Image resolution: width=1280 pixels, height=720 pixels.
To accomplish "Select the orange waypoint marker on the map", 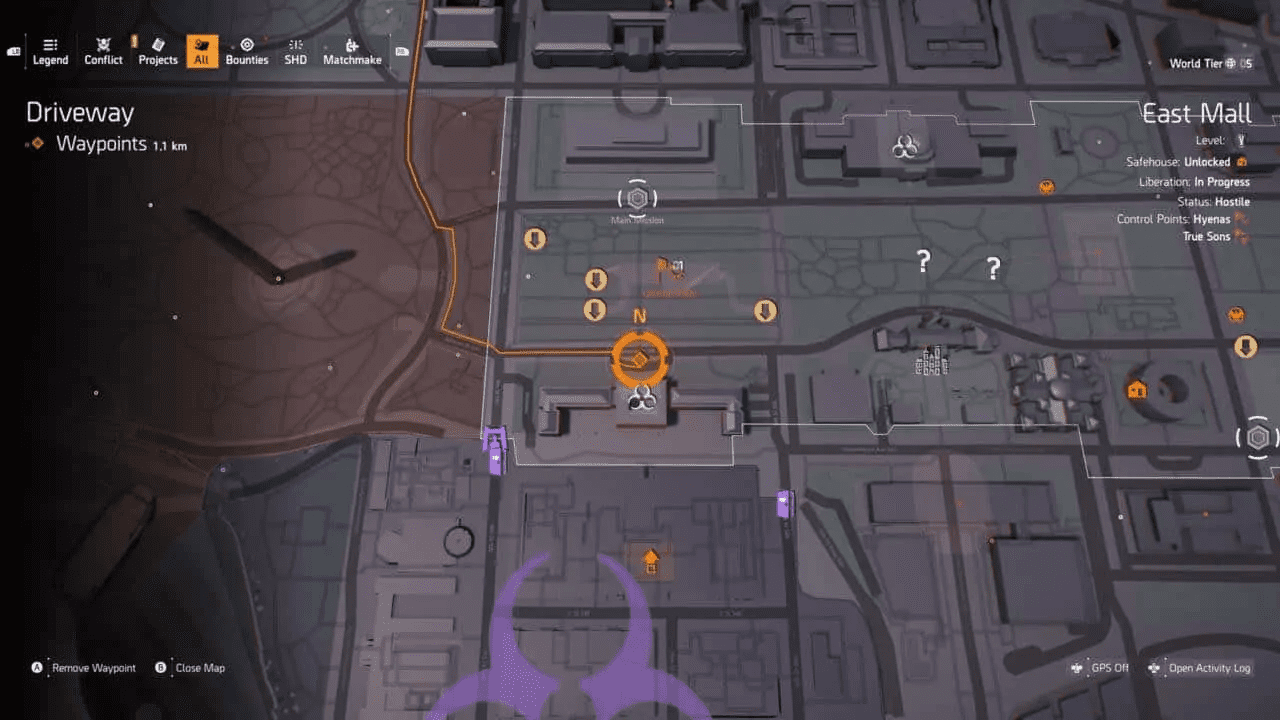I will point(641,355).
